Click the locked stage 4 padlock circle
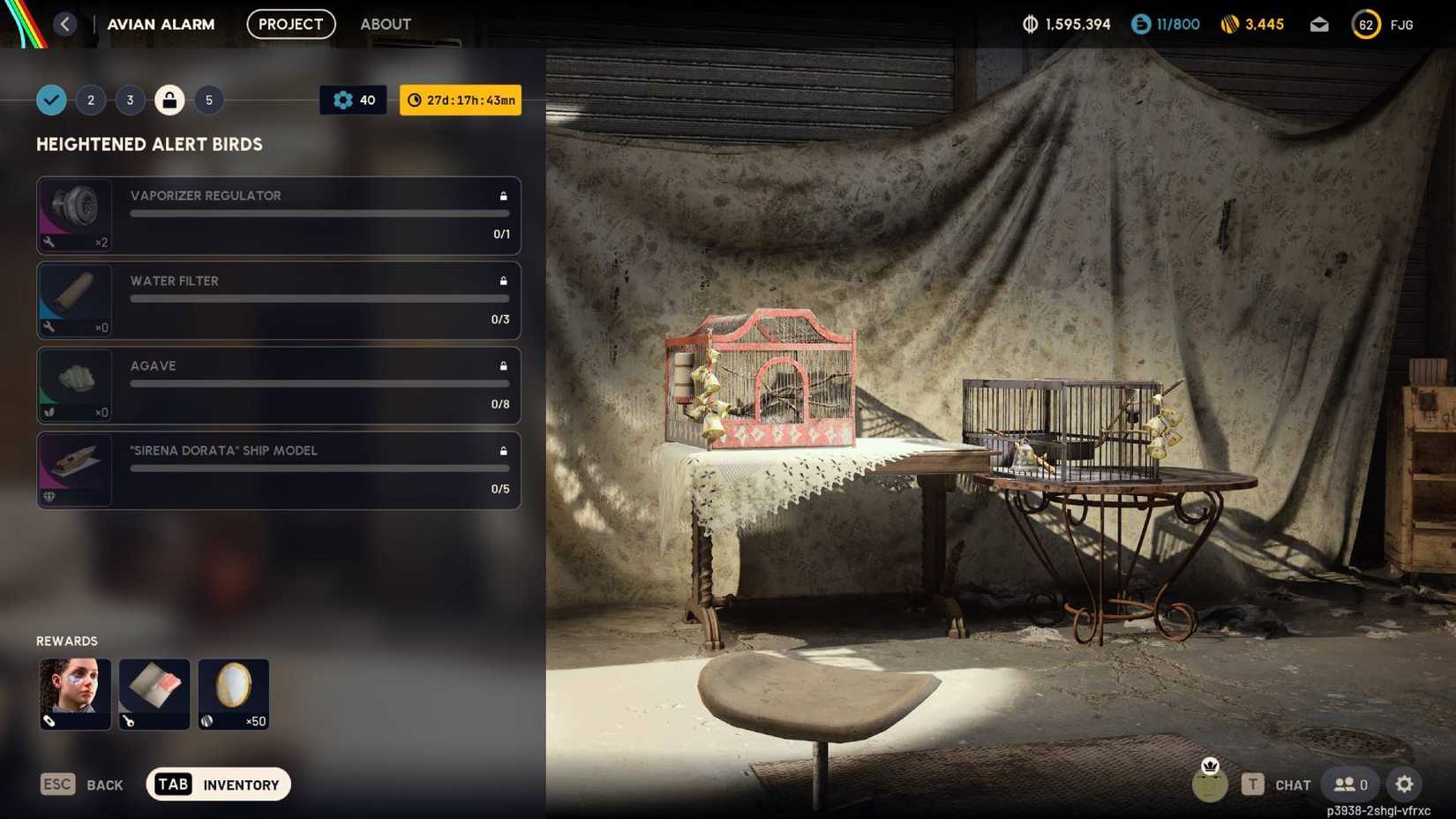This screenshot has height=819, width=1456. click(169, 100)
